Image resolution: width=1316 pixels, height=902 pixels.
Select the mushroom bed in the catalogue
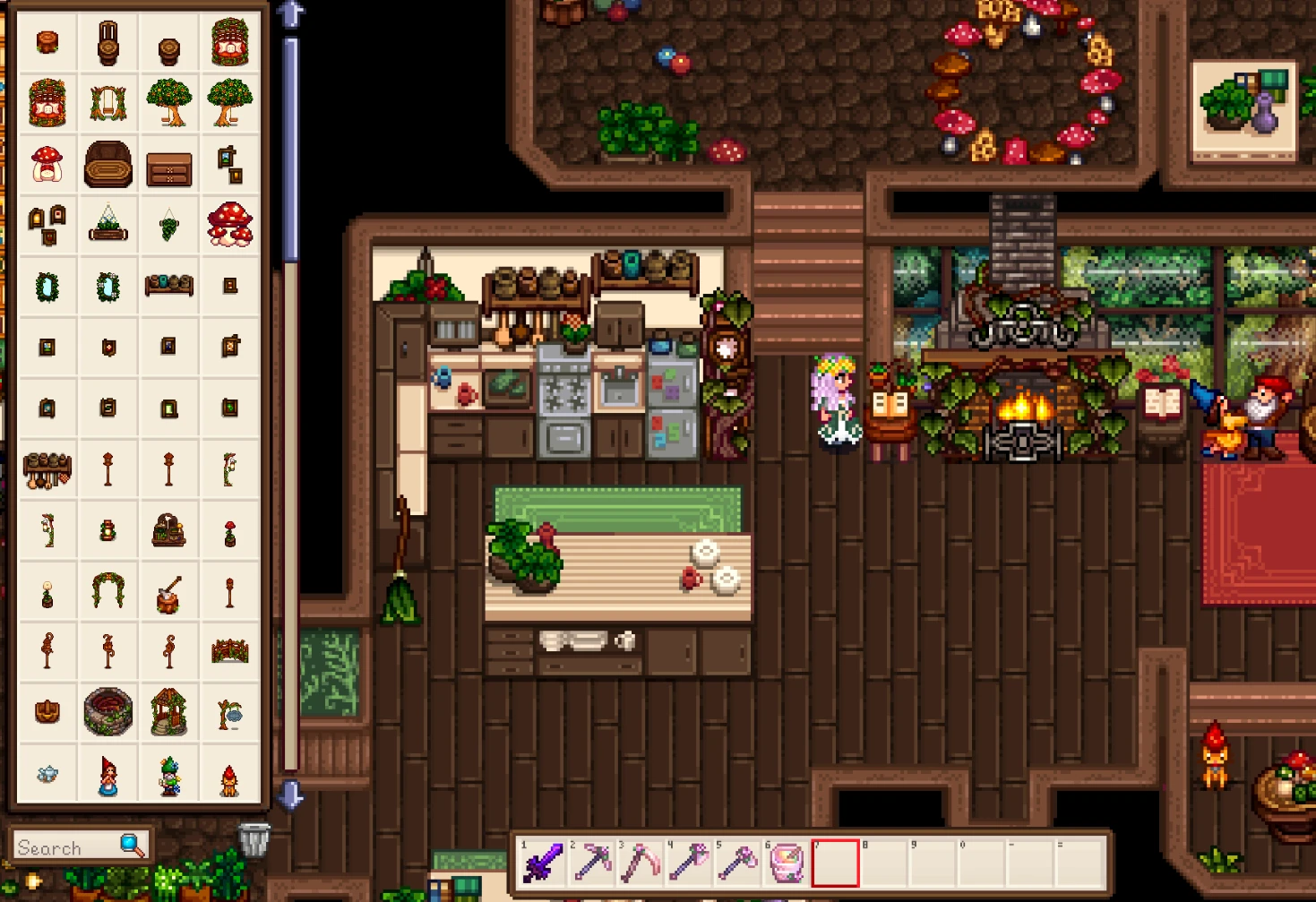click(x=47, y=163)
